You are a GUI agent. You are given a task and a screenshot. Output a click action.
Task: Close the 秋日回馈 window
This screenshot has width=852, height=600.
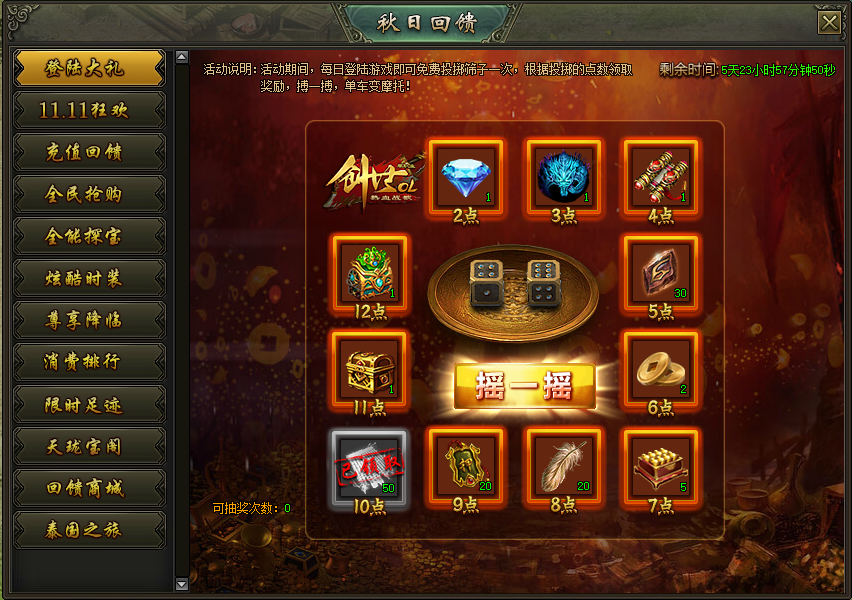828,23
